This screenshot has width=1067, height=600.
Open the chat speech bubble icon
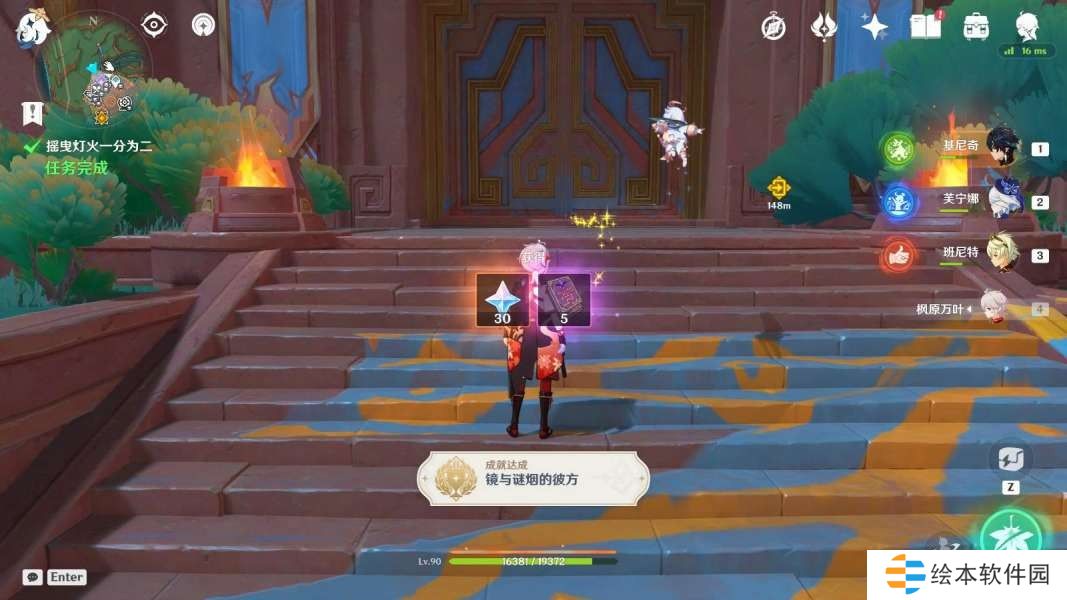tap(32, 577)
